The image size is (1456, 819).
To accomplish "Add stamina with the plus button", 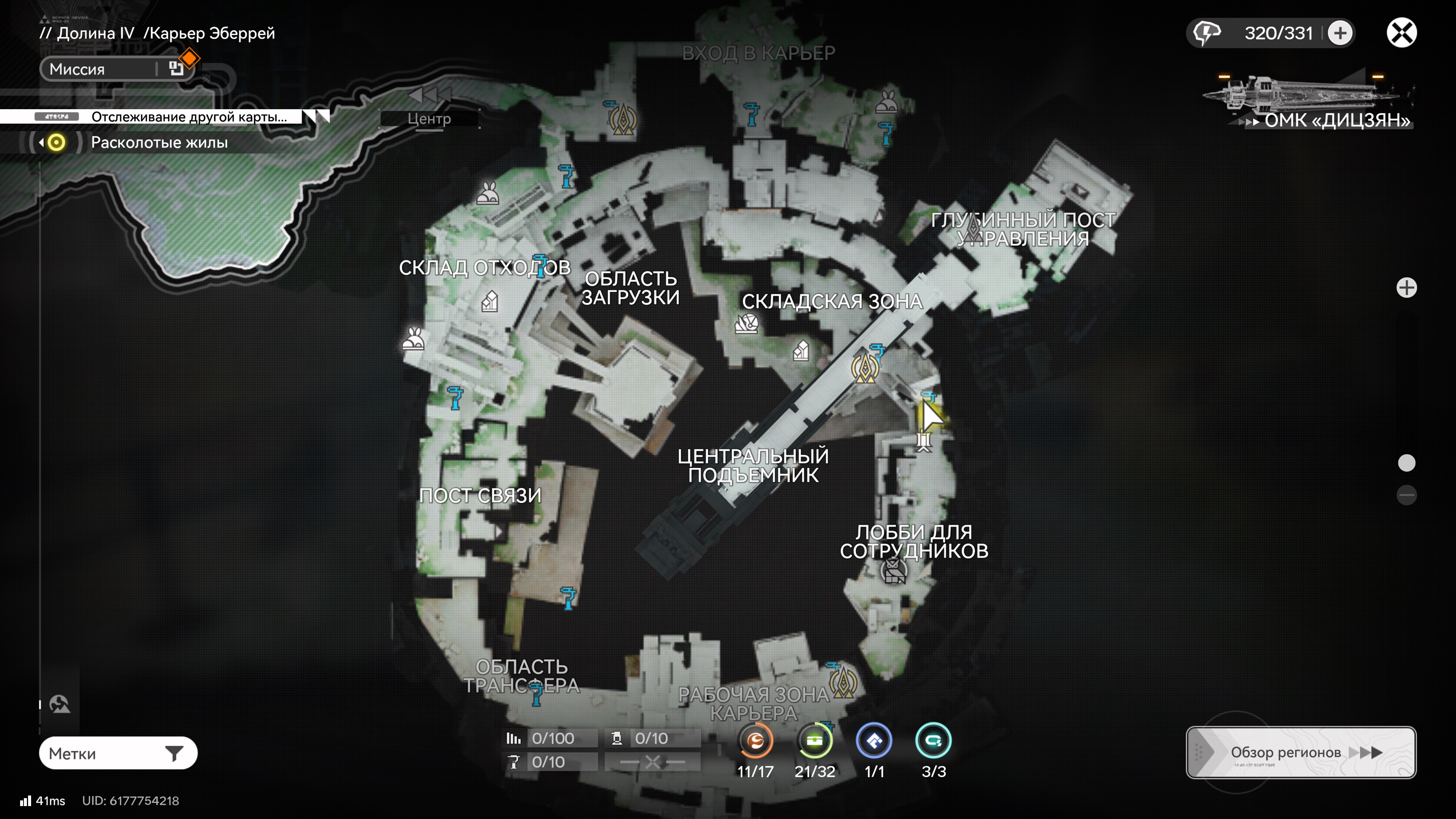I will [1340, 33].
